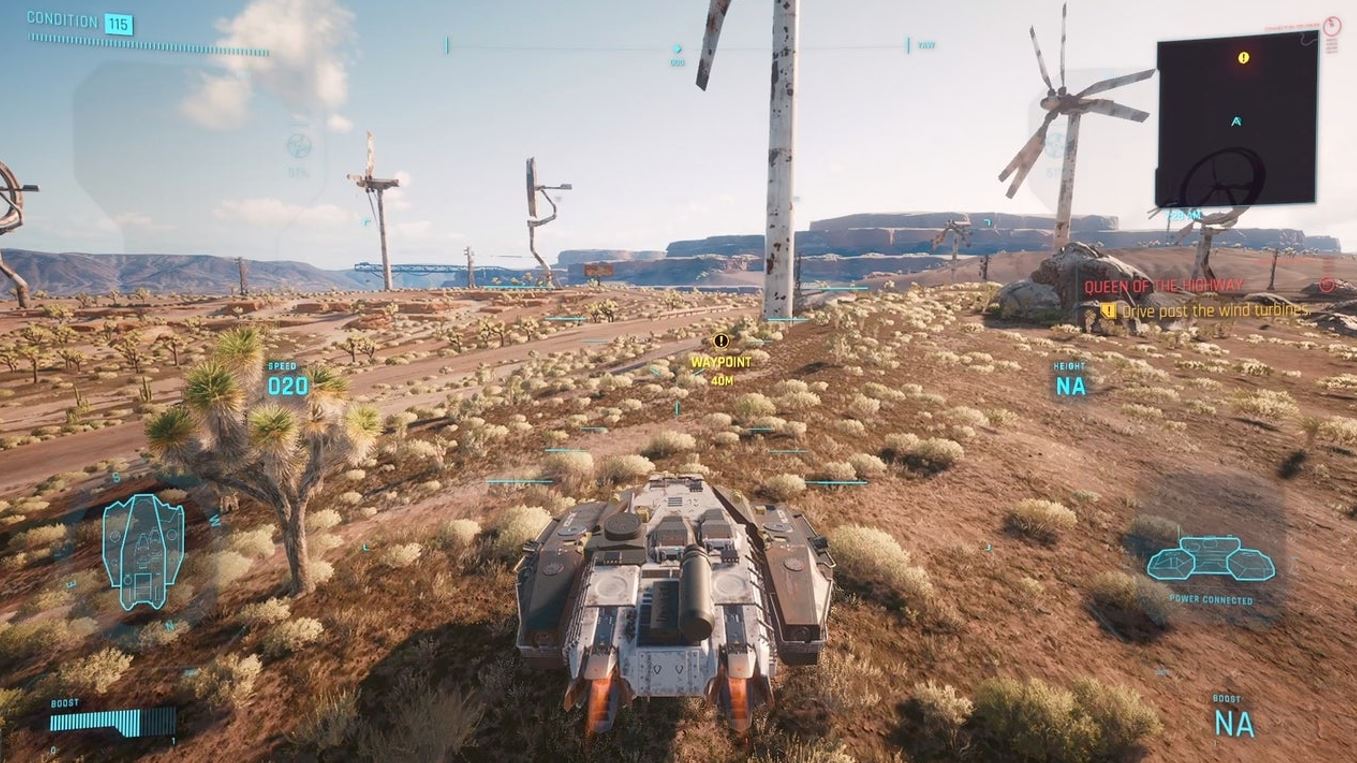The width and height of the screenshot is (1357, 763).
Task: Select the yellow objective marker on minimap
Action: [1243, 58]
